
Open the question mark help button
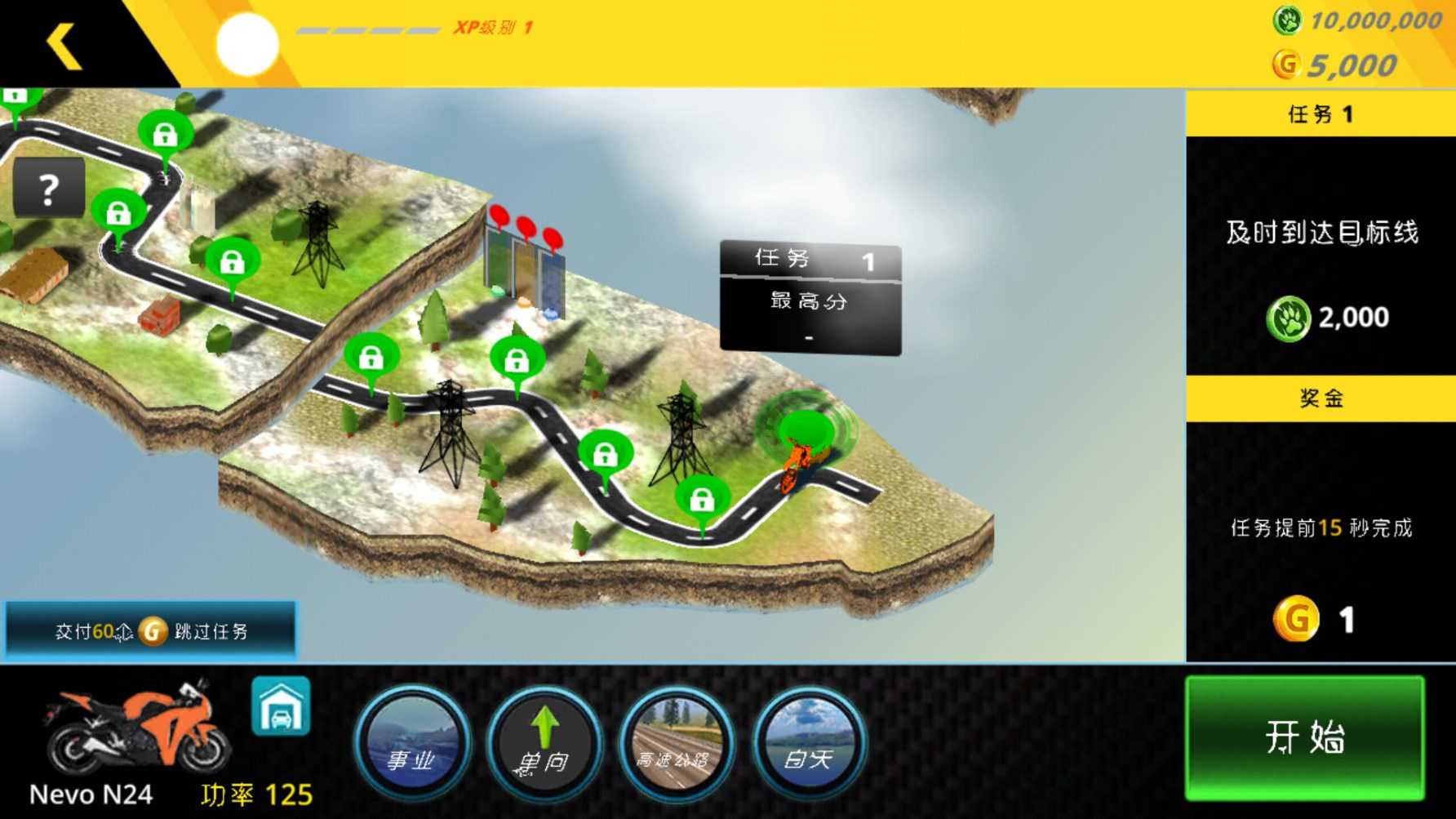click(49, 189)
